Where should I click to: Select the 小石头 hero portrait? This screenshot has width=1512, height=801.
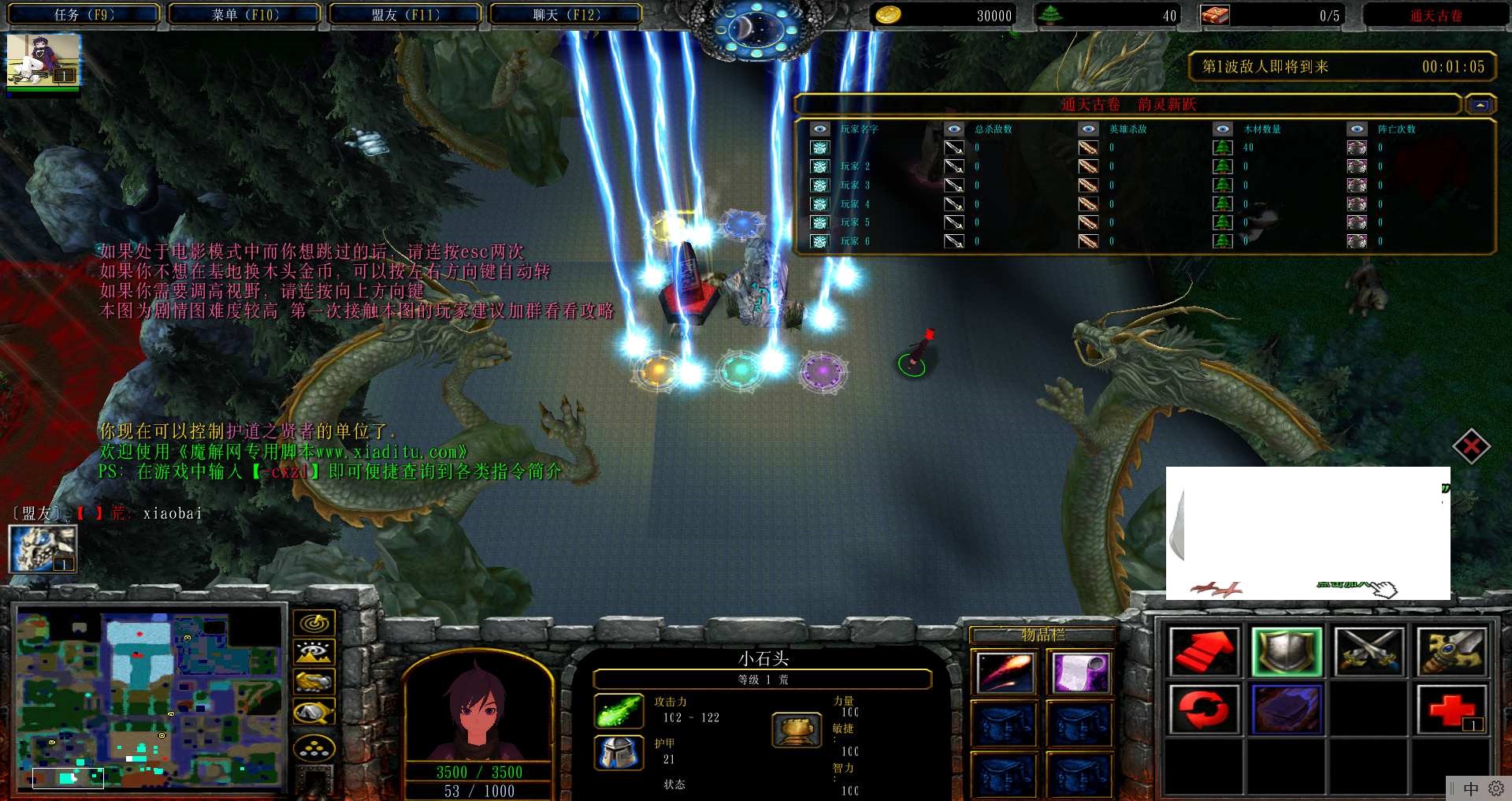tap(478, 710)
